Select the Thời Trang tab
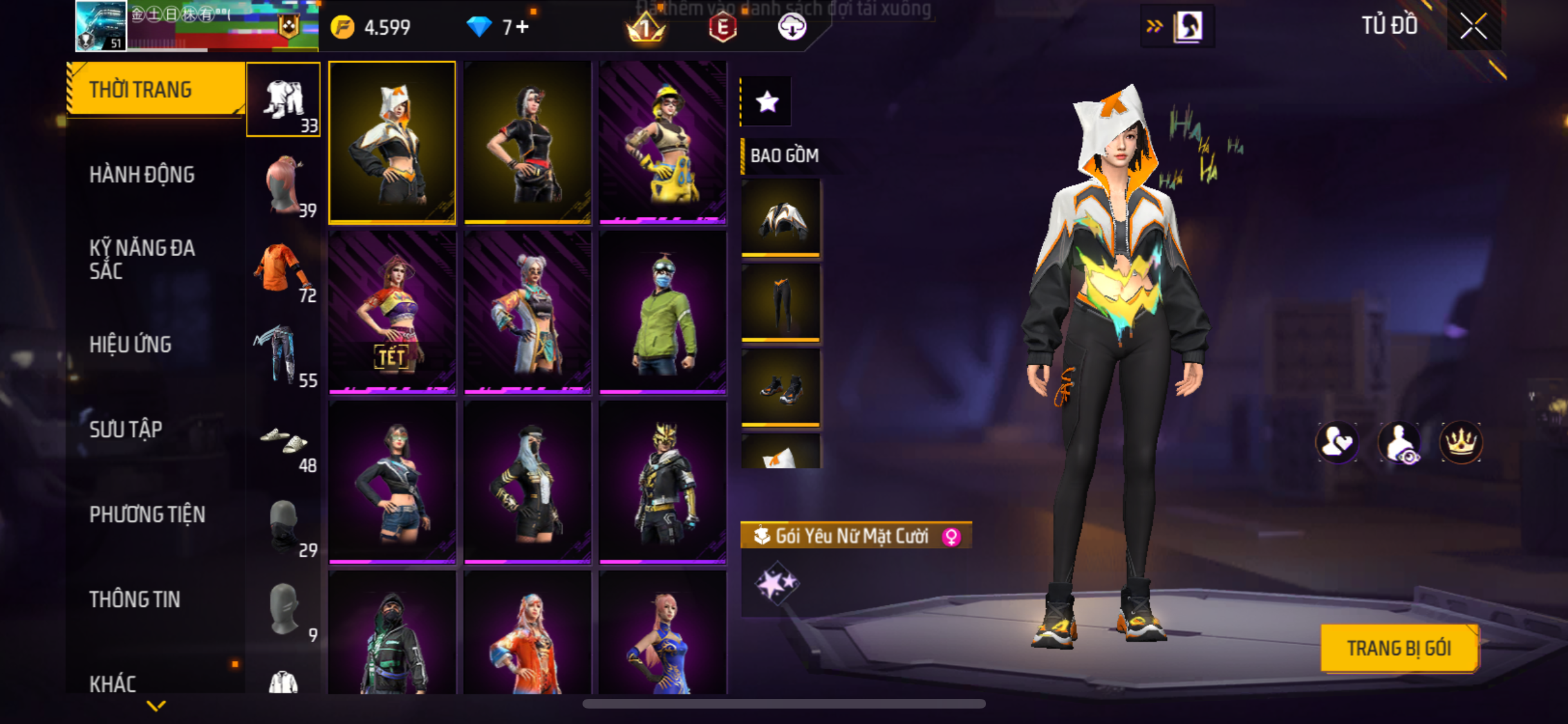The height and width of the screenshot is (724, 1568). tap(141, 89)
